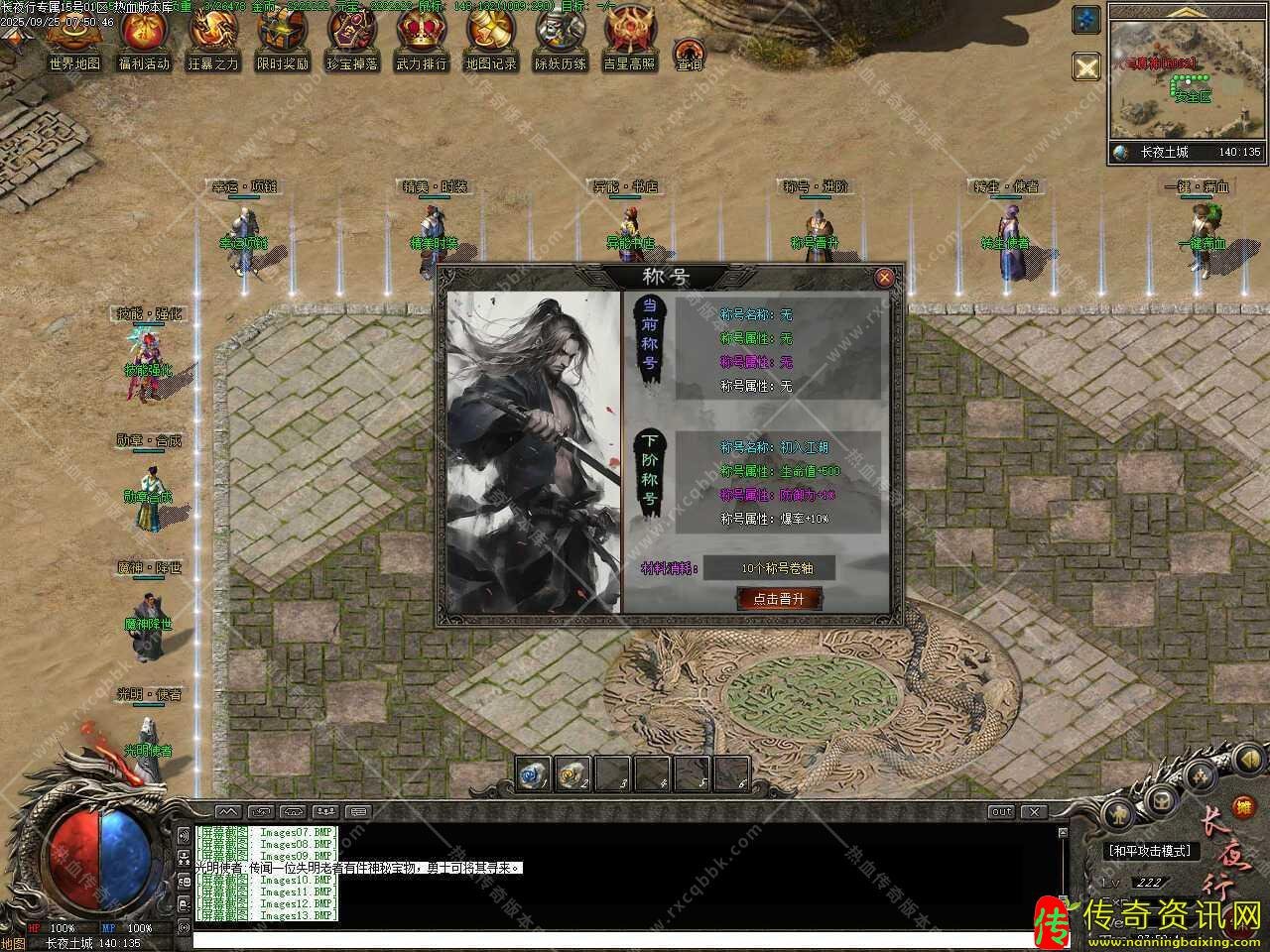
Task: Open 福利活动 welfare events
Action: click(x=144, y=40)
